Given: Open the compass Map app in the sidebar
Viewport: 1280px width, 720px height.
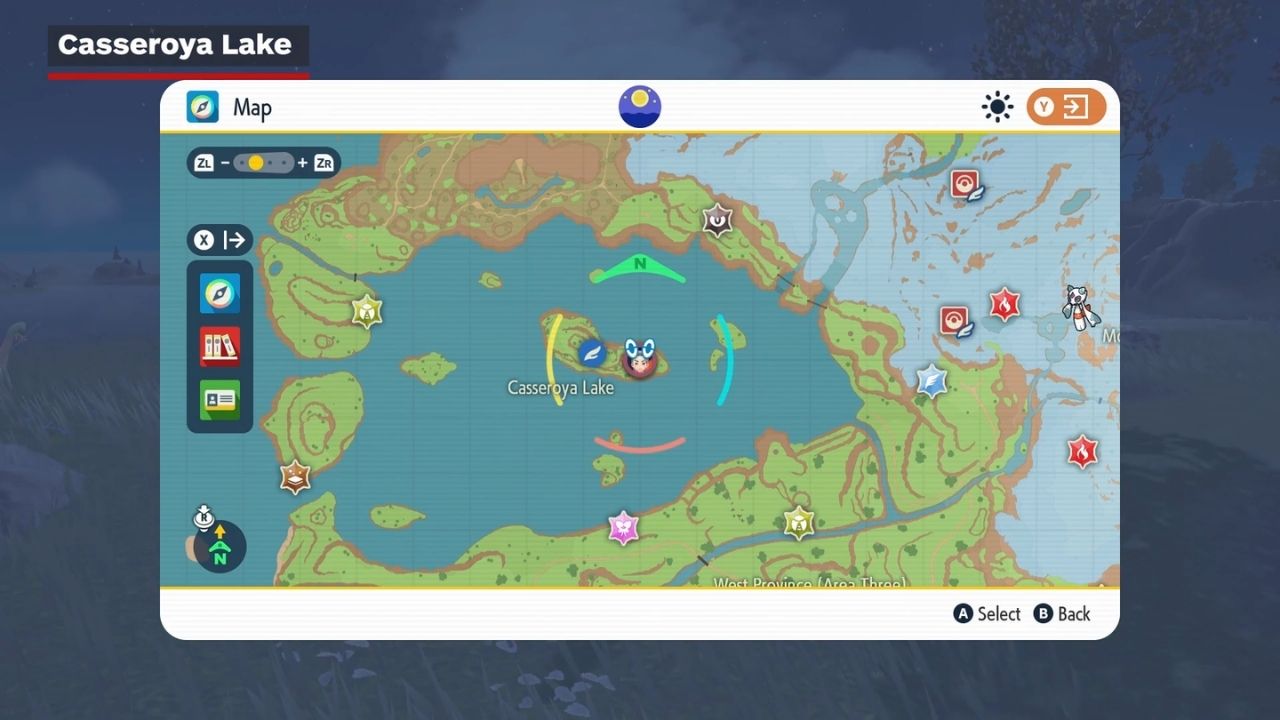Looking at the screenshot, I should 220,294.
